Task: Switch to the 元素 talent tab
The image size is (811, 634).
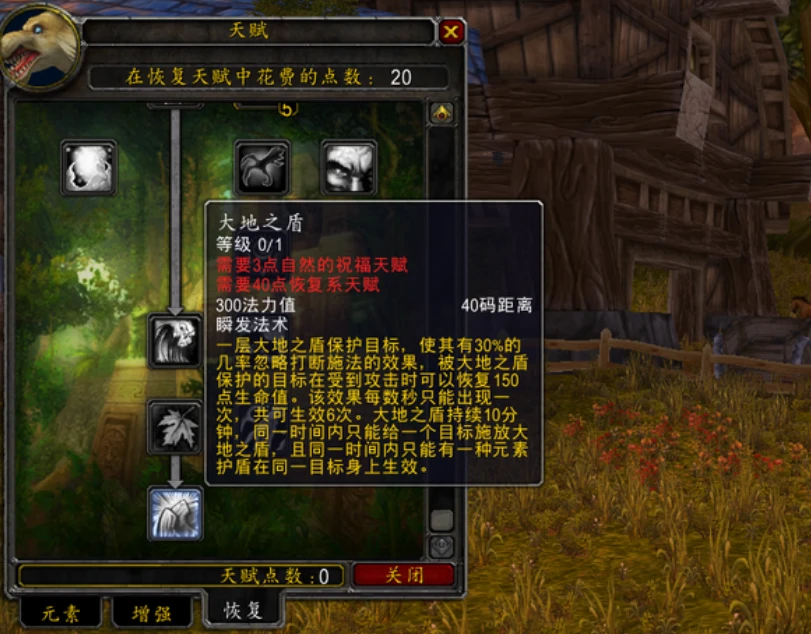Action: [60, 611]
